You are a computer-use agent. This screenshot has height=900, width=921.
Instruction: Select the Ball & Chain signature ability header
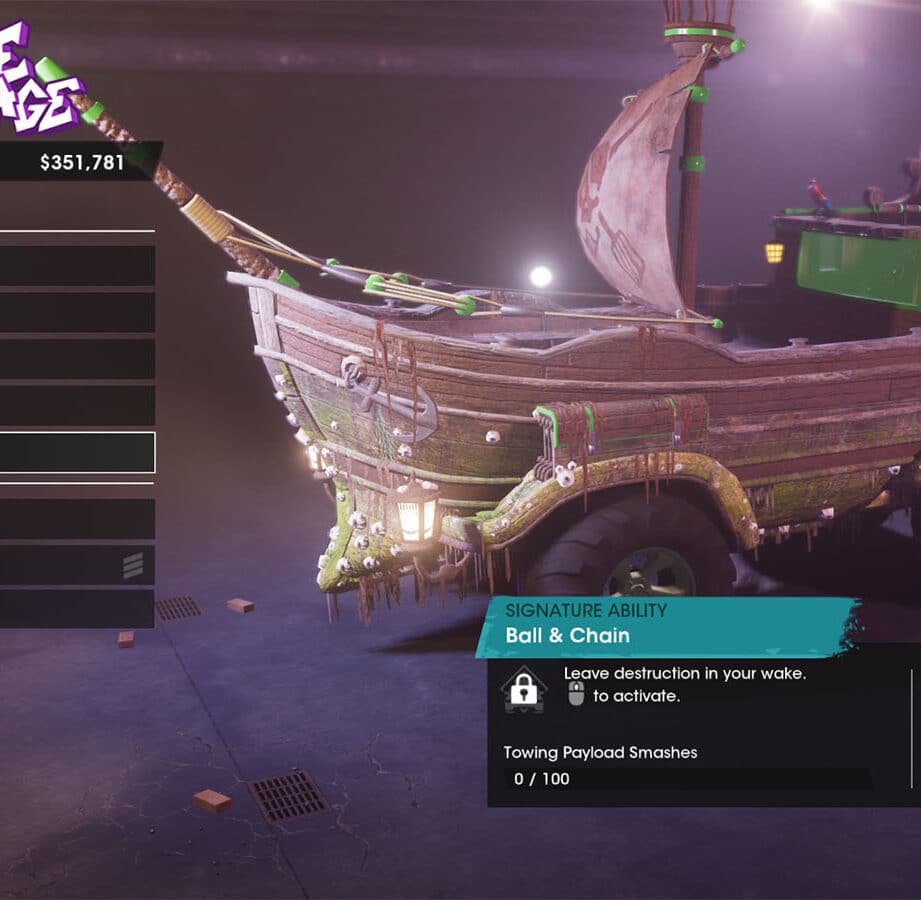[x=666, y=625]
